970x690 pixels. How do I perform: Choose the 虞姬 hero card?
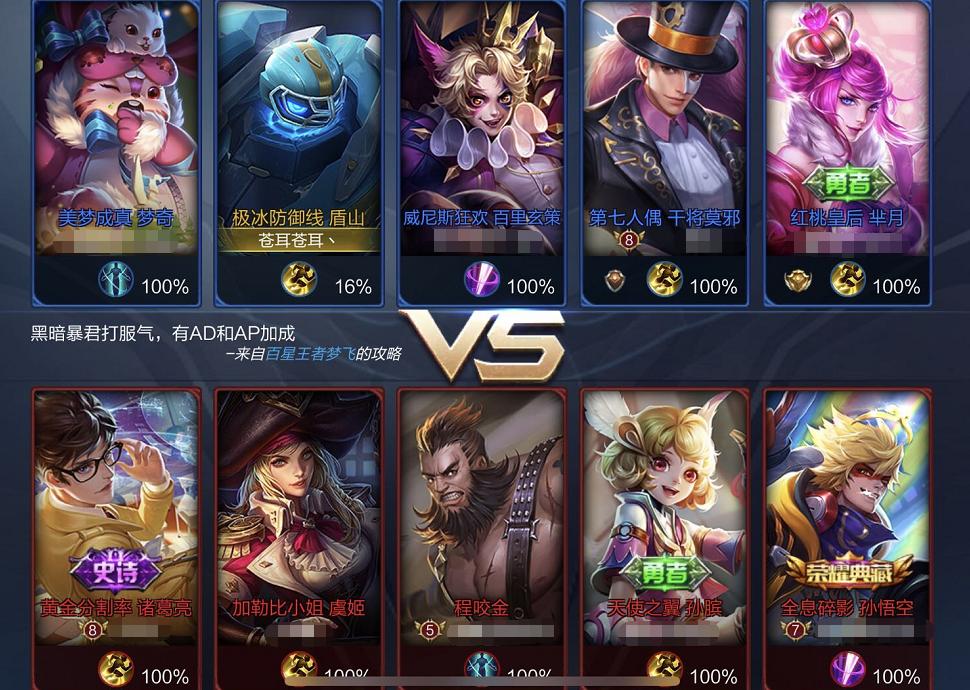click(299, 510)
